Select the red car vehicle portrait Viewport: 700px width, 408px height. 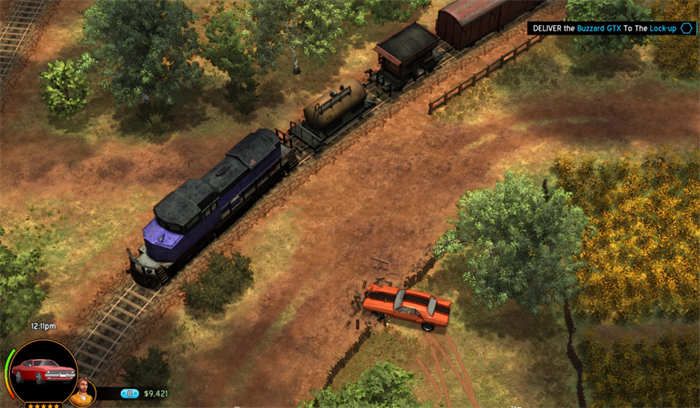42,371
